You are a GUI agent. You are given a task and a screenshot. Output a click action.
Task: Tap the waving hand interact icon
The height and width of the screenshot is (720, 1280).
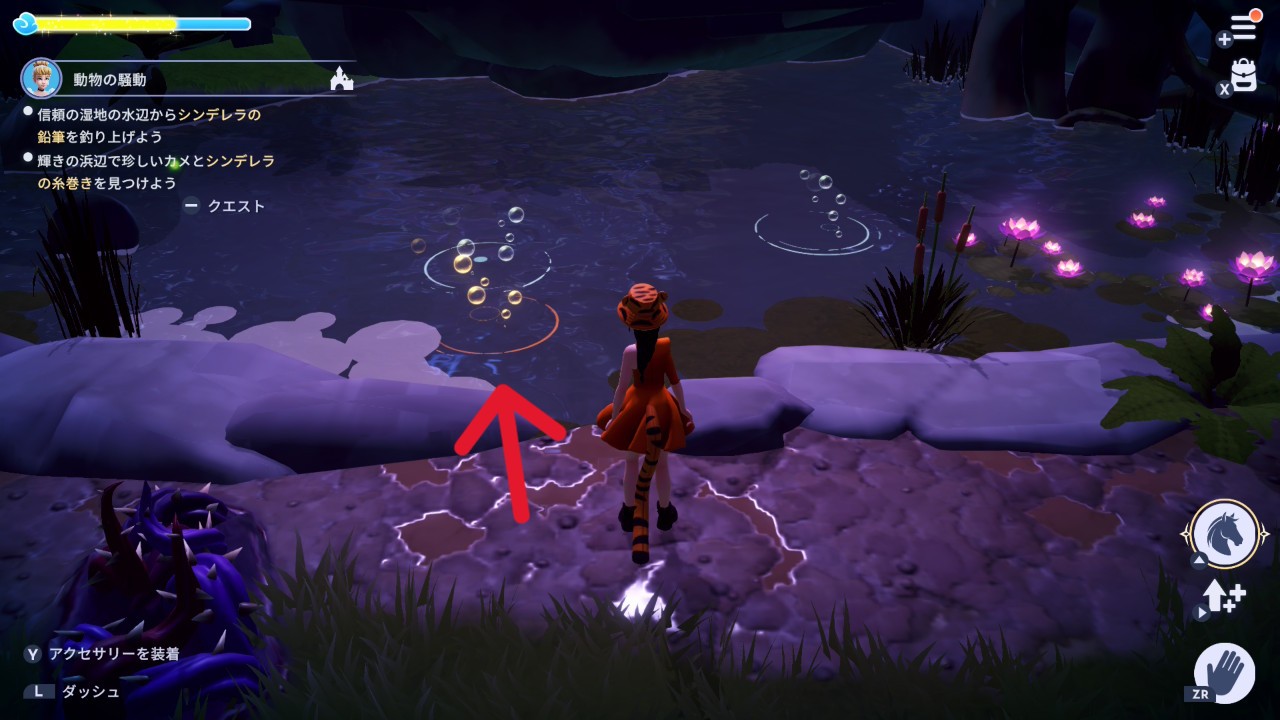1225,672
